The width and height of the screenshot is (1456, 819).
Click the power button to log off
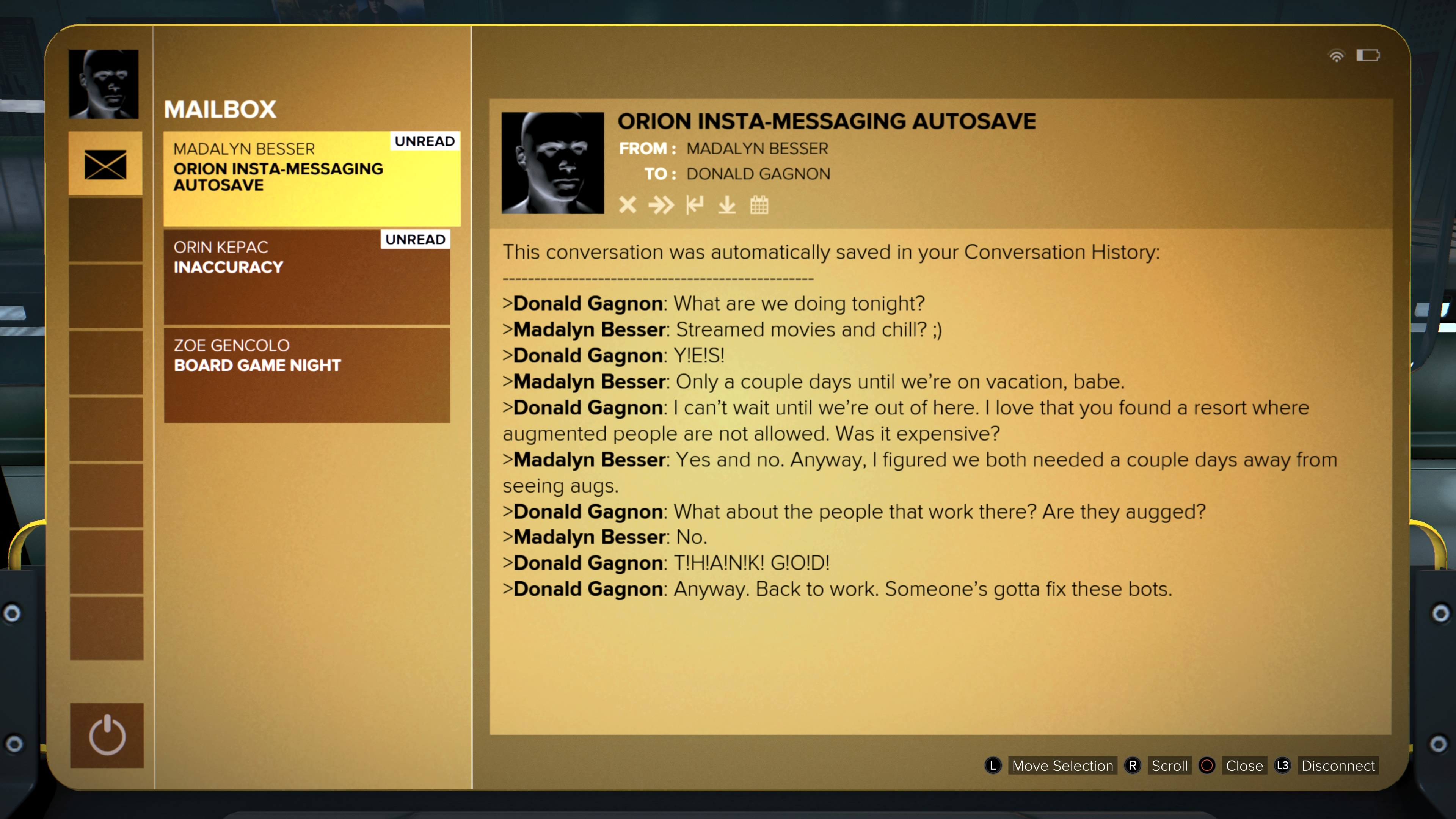pyautogui.click(x=107, y=735)
